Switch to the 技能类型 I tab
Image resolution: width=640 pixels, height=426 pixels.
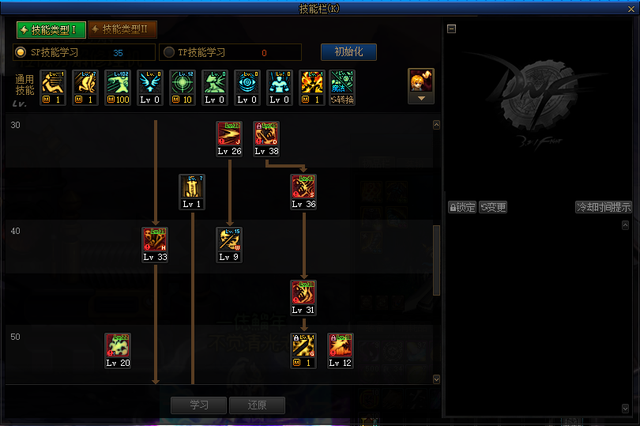tap(50, 29)
